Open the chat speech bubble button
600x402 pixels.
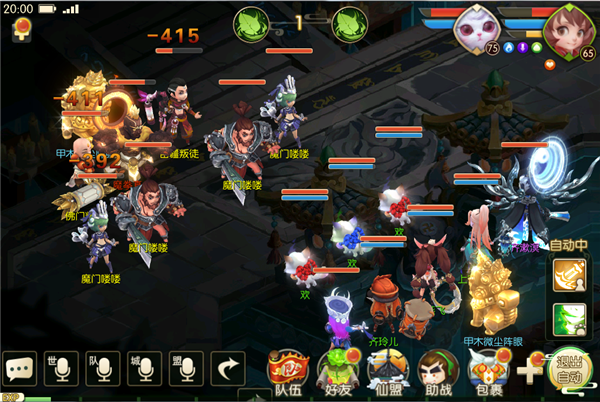19,369
